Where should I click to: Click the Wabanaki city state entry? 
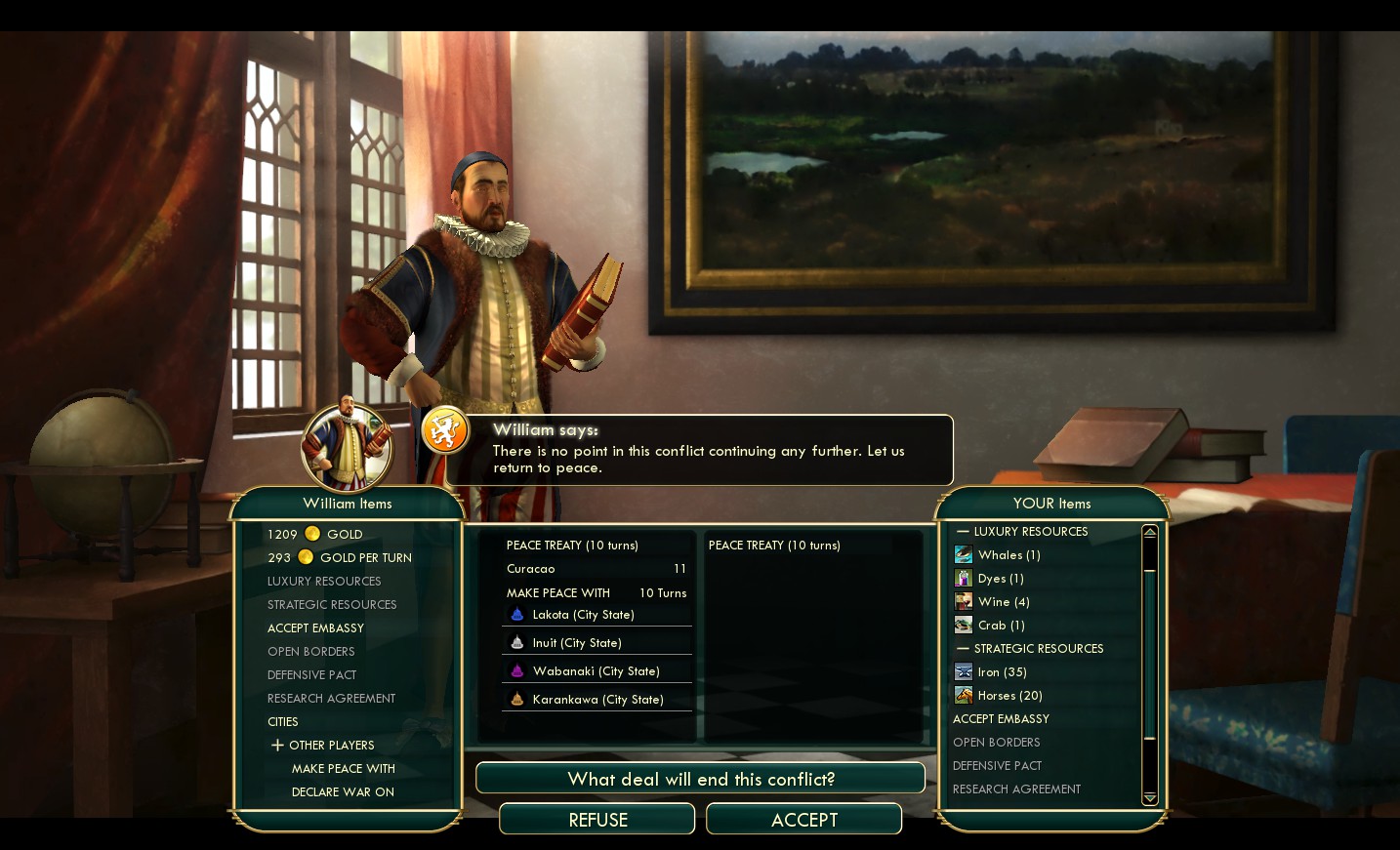(596, 671)
